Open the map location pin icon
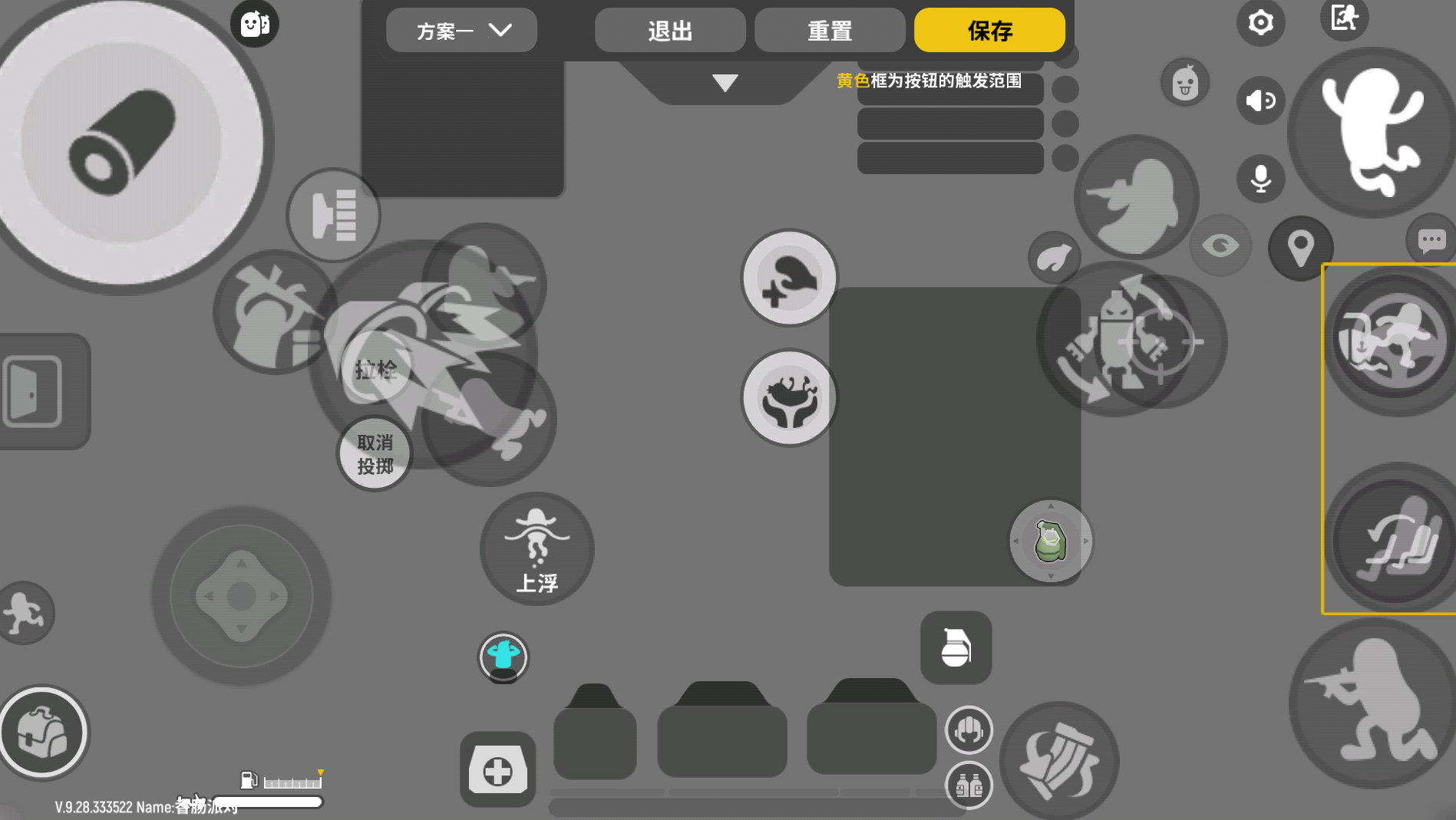The height and width of the screenshot is (820, 1456). click(x=1300, y=248)
